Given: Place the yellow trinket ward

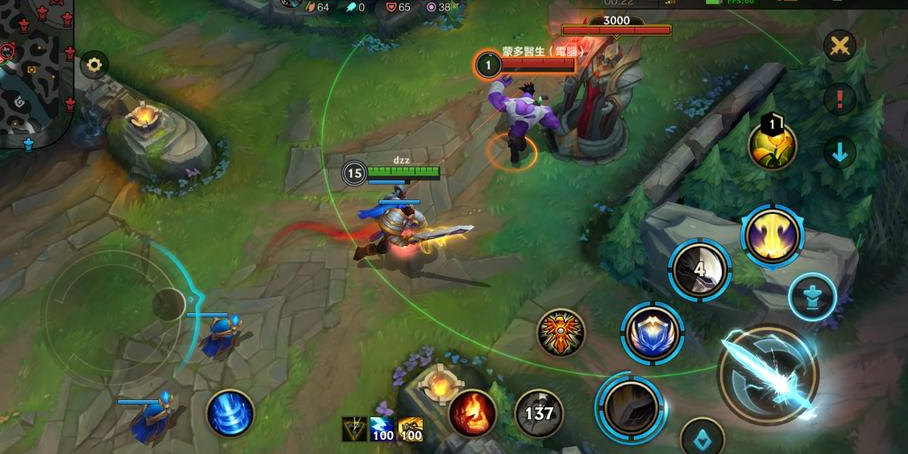Looking at the screenshot, I should tap(772, 145).
